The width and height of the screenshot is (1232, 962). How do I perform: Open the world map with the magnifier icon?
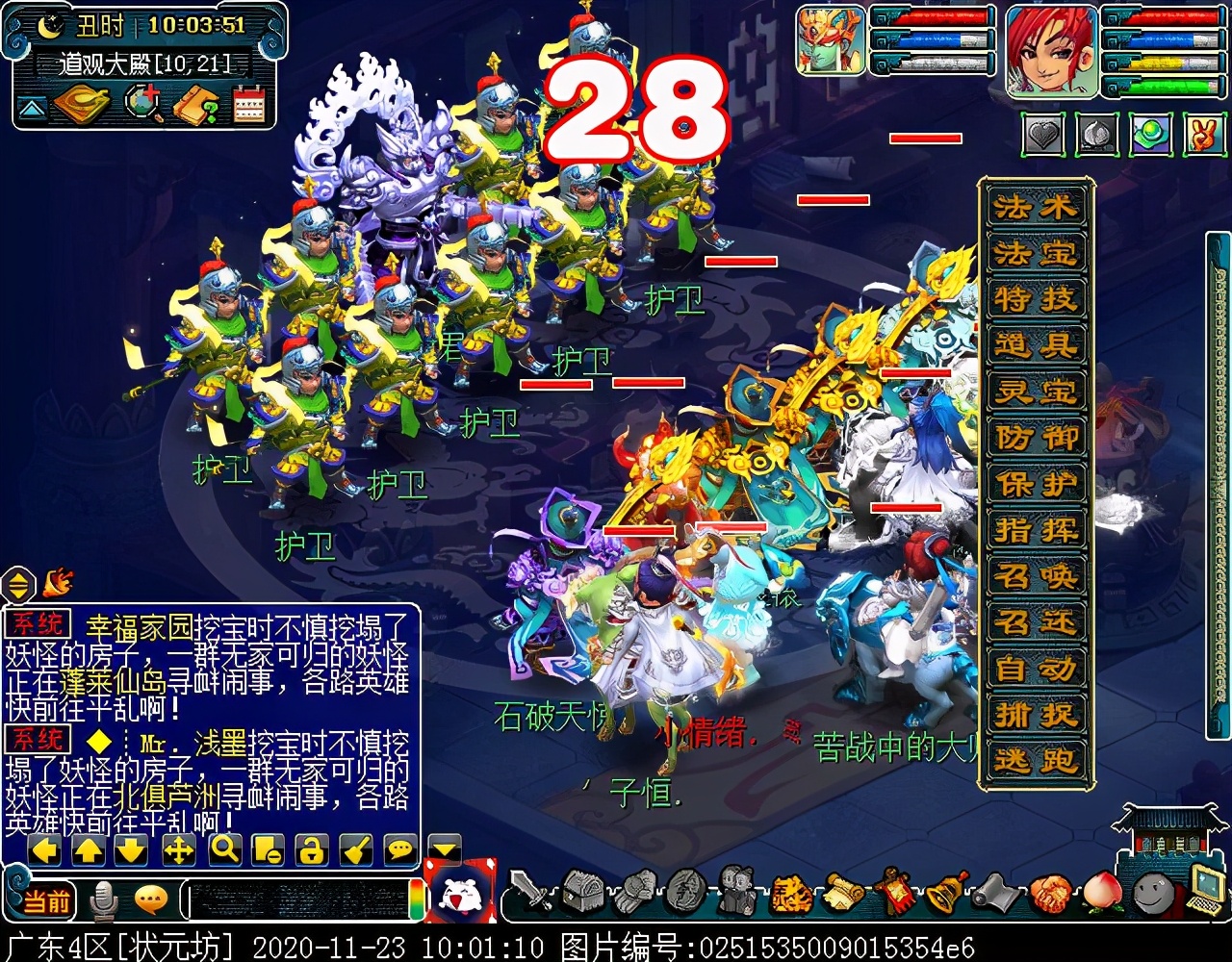point(144,103)
